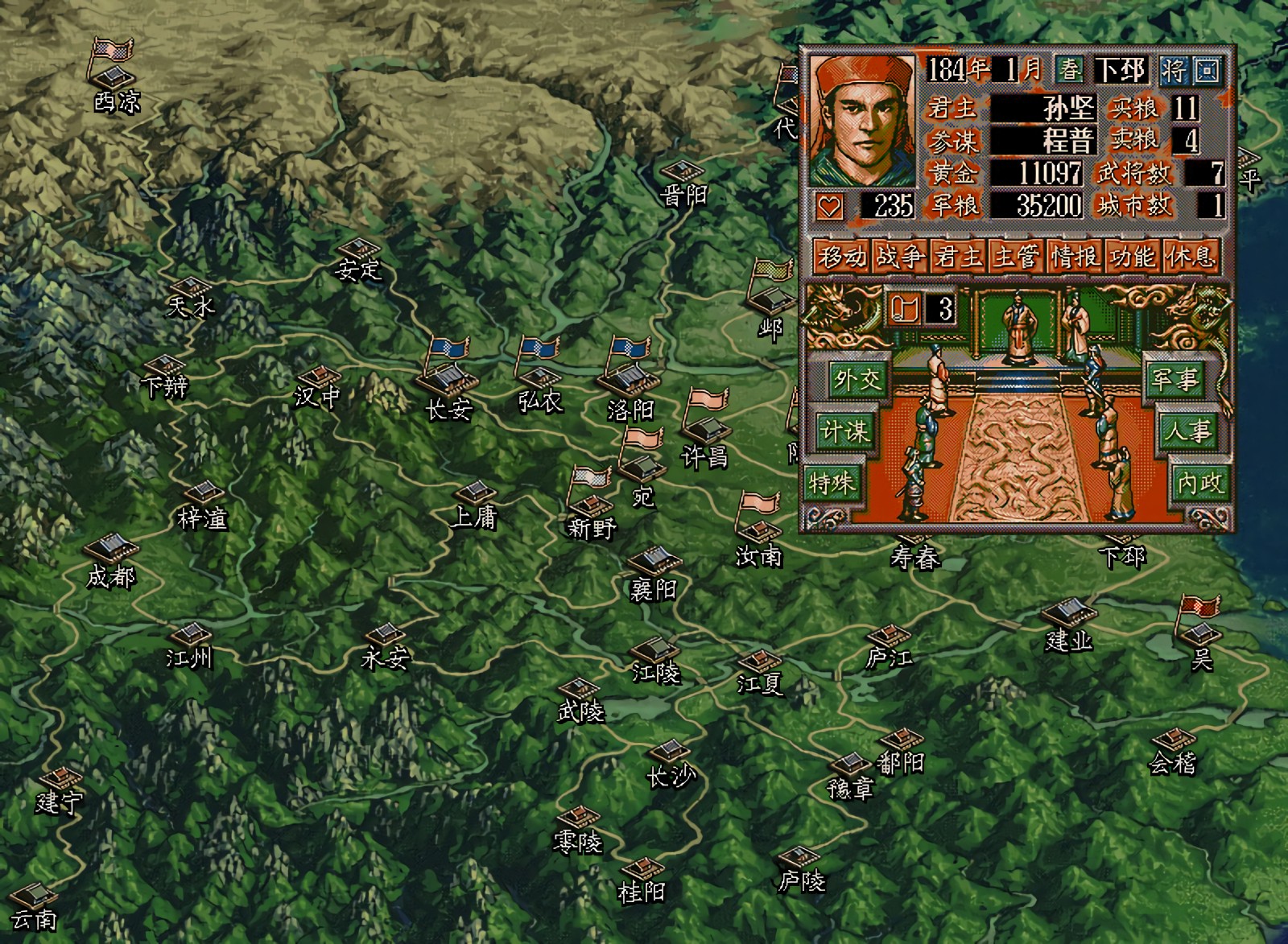Click the blue square 回 icon

pyautogui.click(x=1207, y=71)
